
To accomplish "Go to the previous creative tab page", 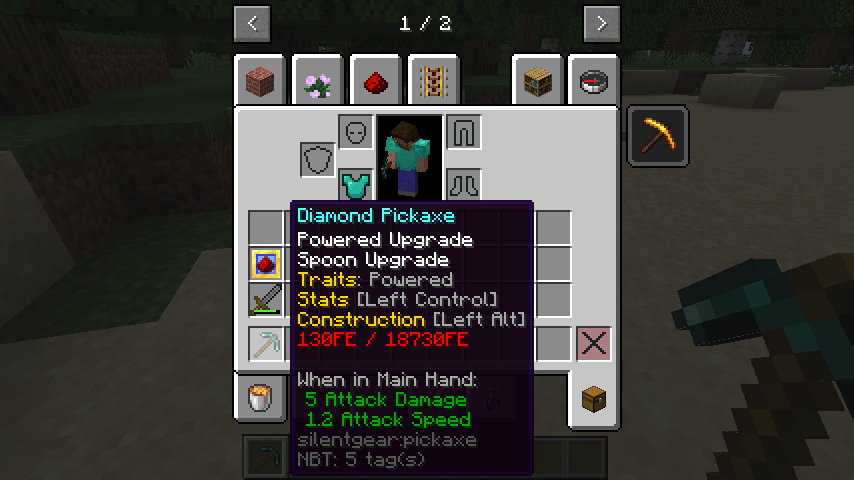I will tap(252, 23).
